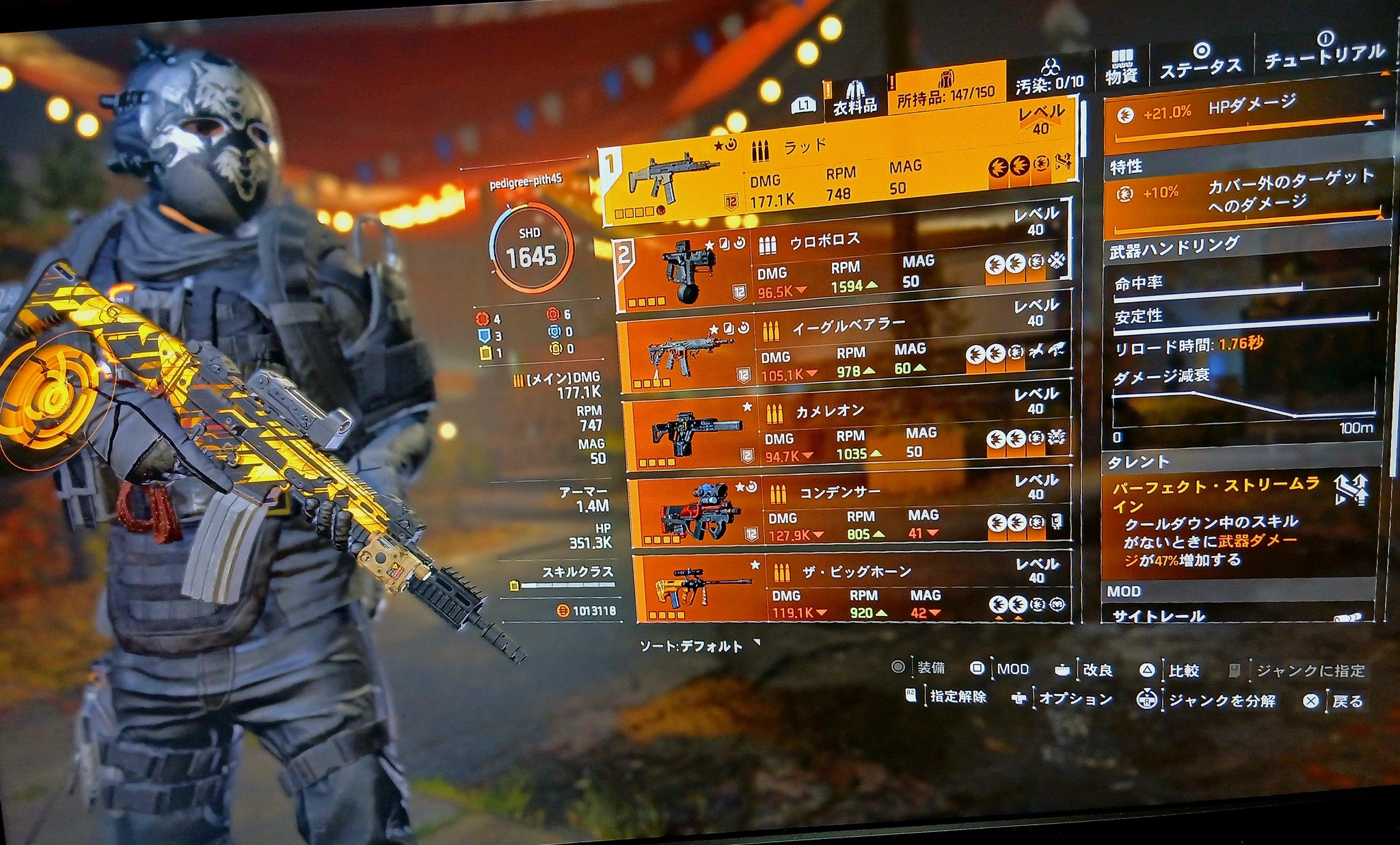Open the 汚染 contaminated items tab
Screen dimensions: 1400x845
(1049, 77)
